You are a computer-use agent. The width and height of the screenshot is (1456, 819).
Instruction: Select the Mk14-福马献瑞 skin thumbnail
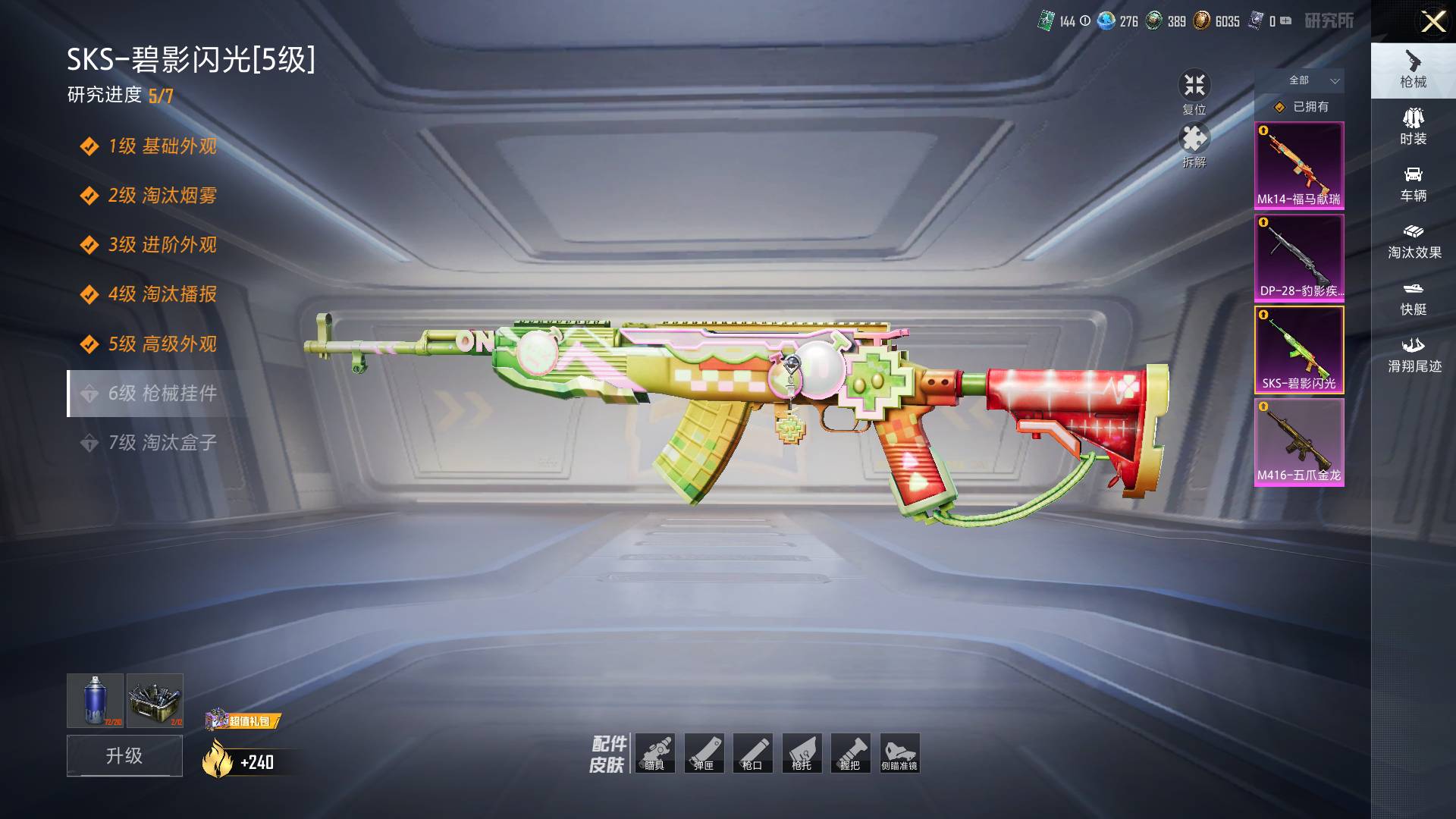1298,165
